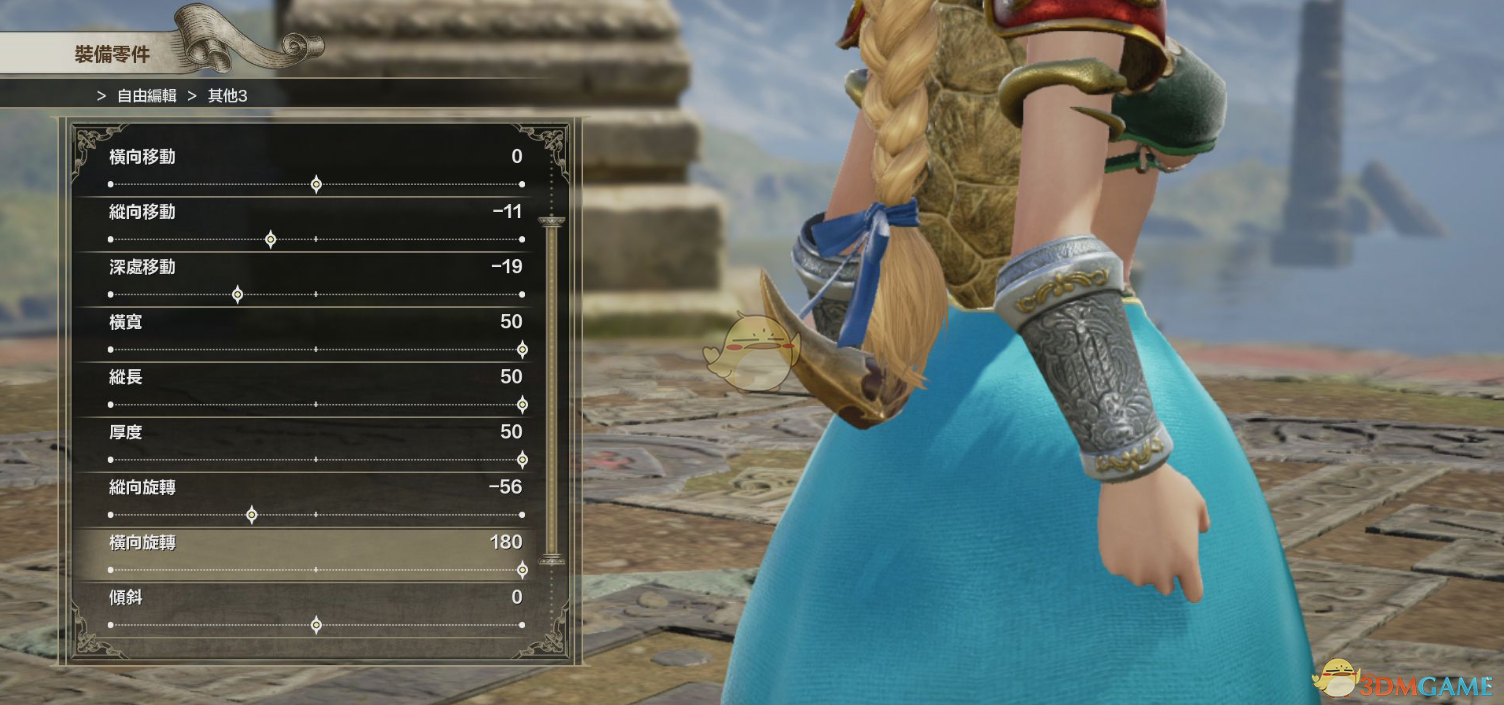Click the 縱向旋轉 slider handle

[251, 514]
